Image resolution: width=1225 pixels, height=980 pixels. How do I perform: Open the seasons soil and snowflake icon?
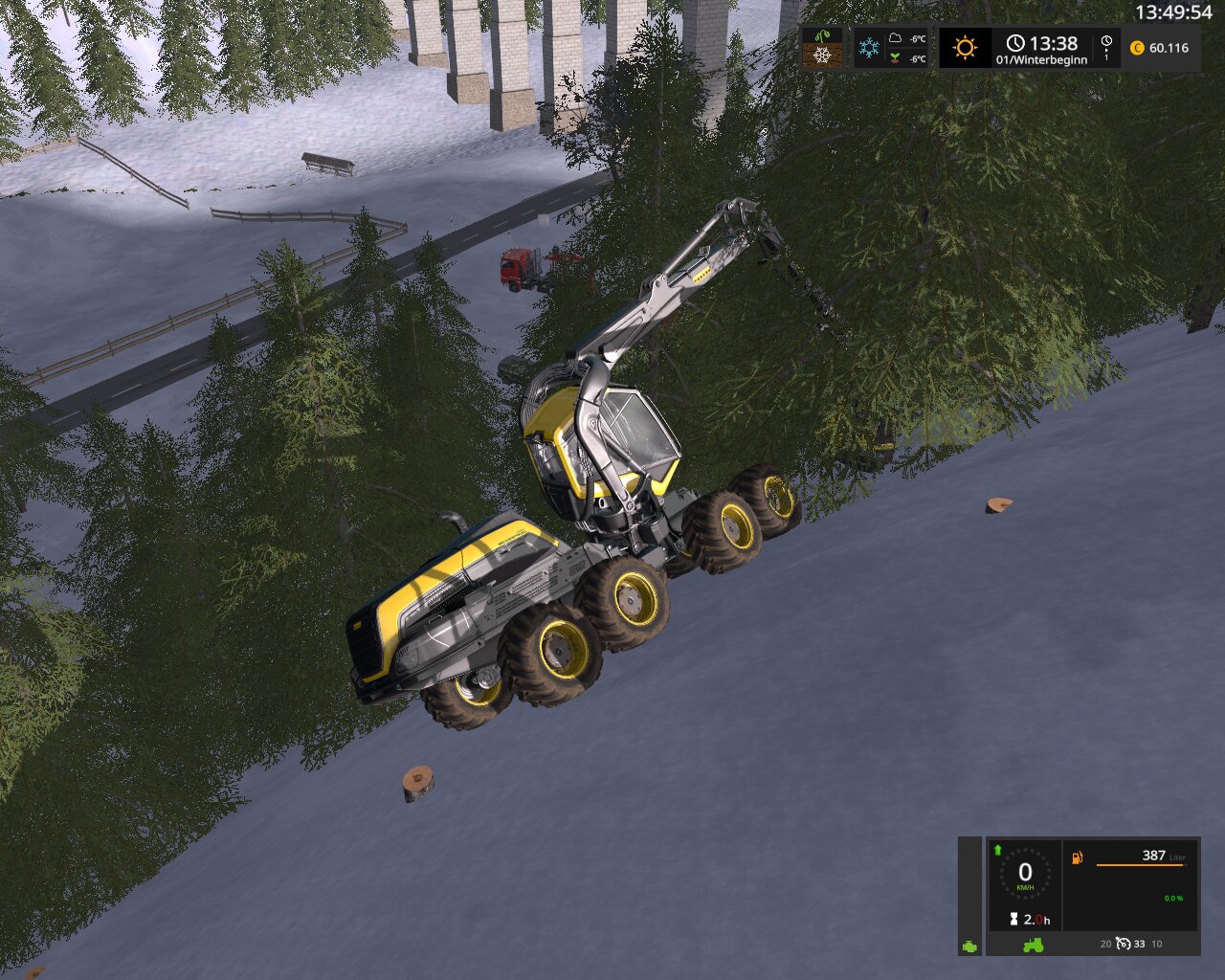[822, 48]
